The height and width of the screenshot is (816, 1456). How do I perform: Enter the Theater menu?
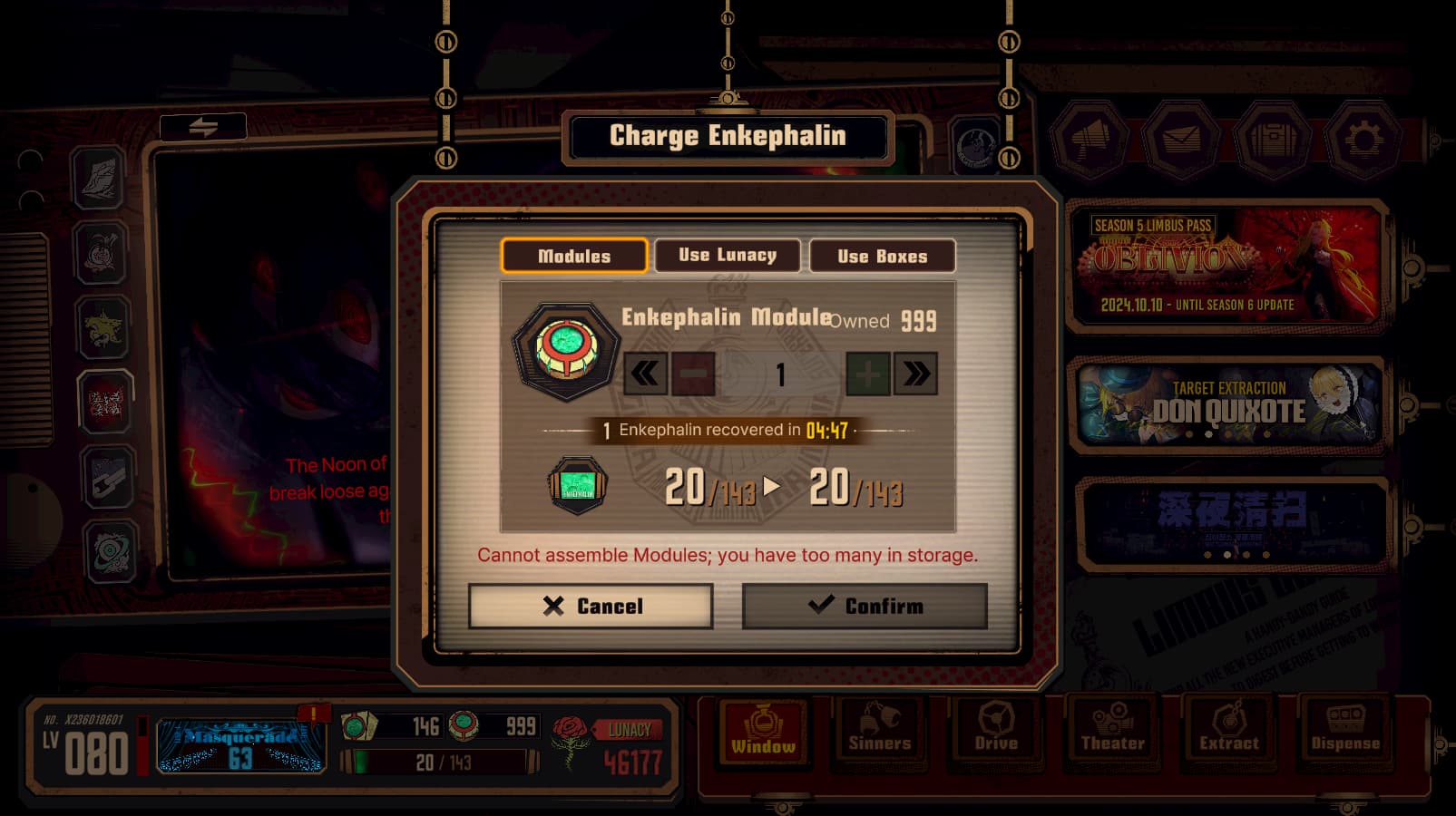click(x=1112, y=729)
